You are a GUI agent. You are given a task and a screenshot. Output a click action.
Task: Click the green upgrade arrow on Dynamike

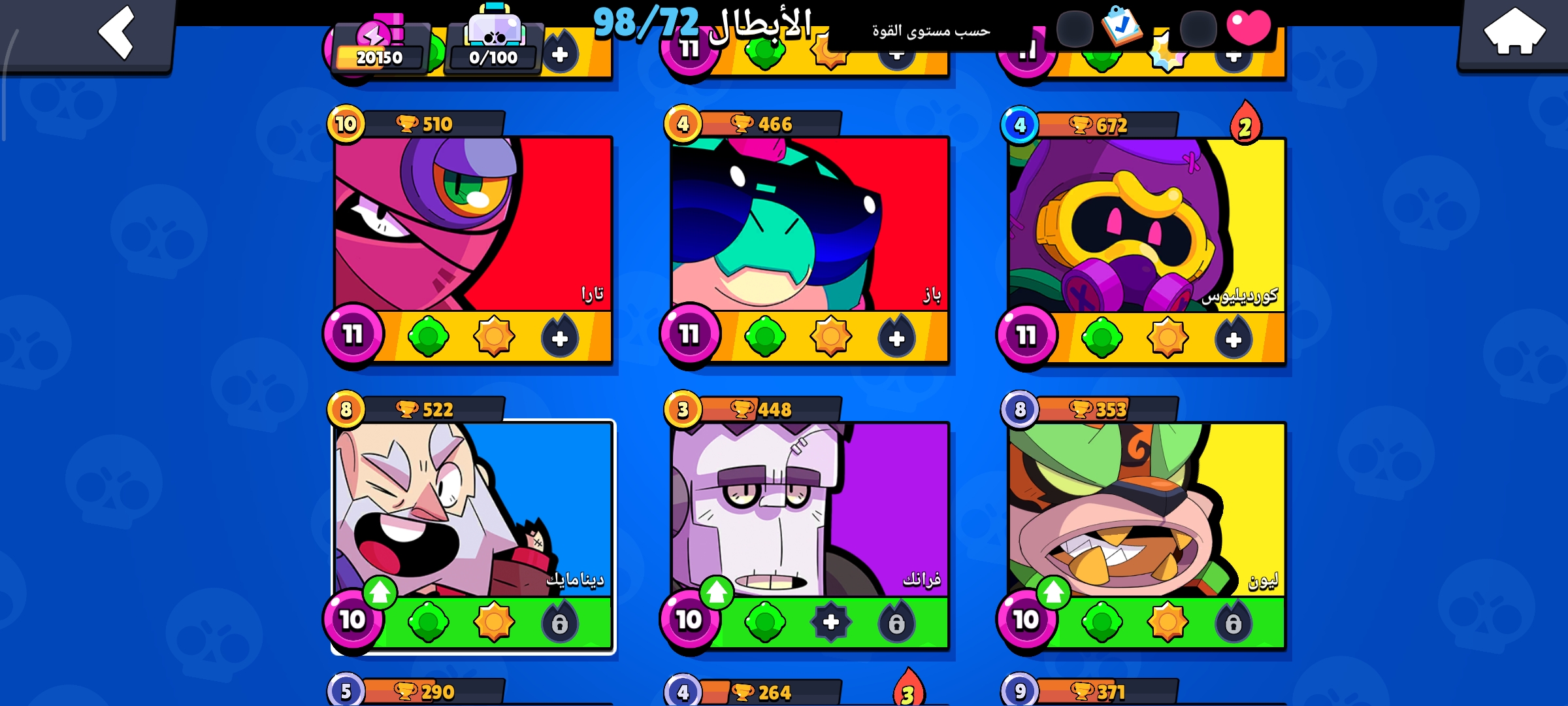(380, 592)
